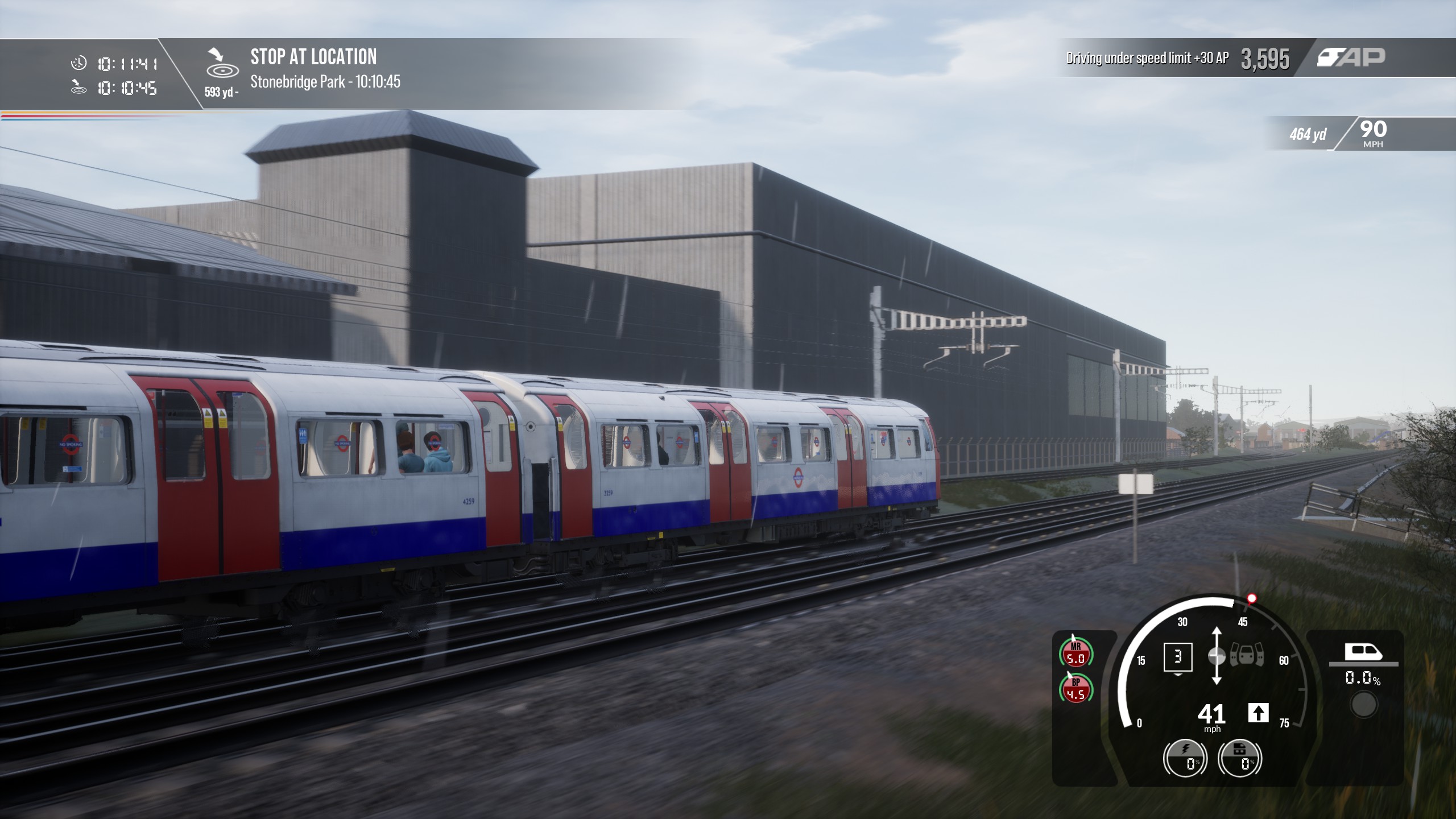The width and height of the screenshot is (1456, 819).
Task: Click the lightning bolt power gauge
Action: click(x=1185, y=759)
